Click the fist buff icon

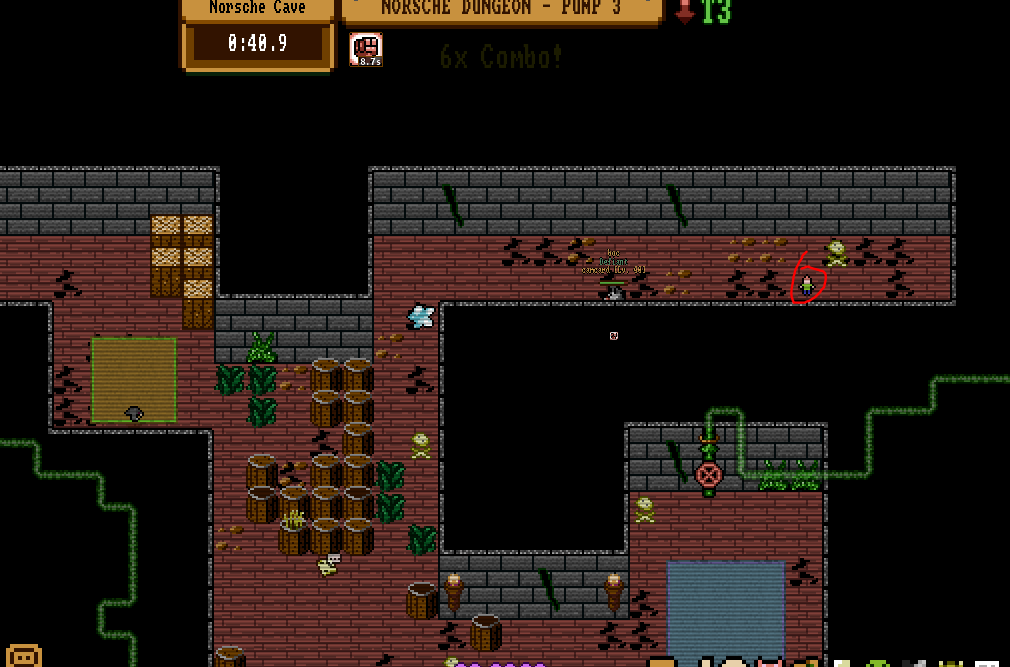[366, 49]
